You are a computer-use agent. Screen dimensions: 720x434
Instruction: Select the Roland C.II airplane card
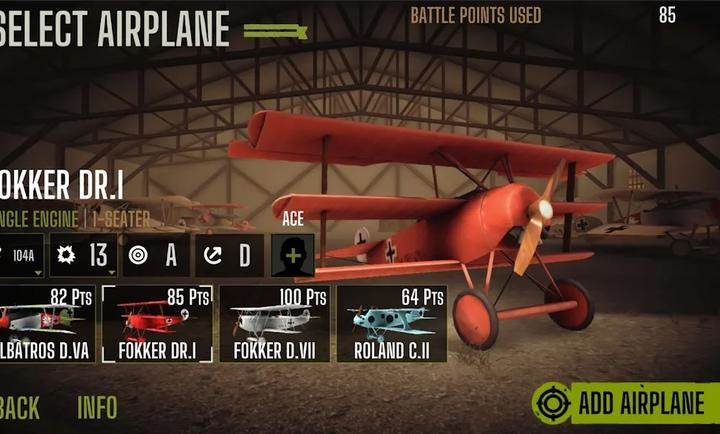(x=391, y=324)
